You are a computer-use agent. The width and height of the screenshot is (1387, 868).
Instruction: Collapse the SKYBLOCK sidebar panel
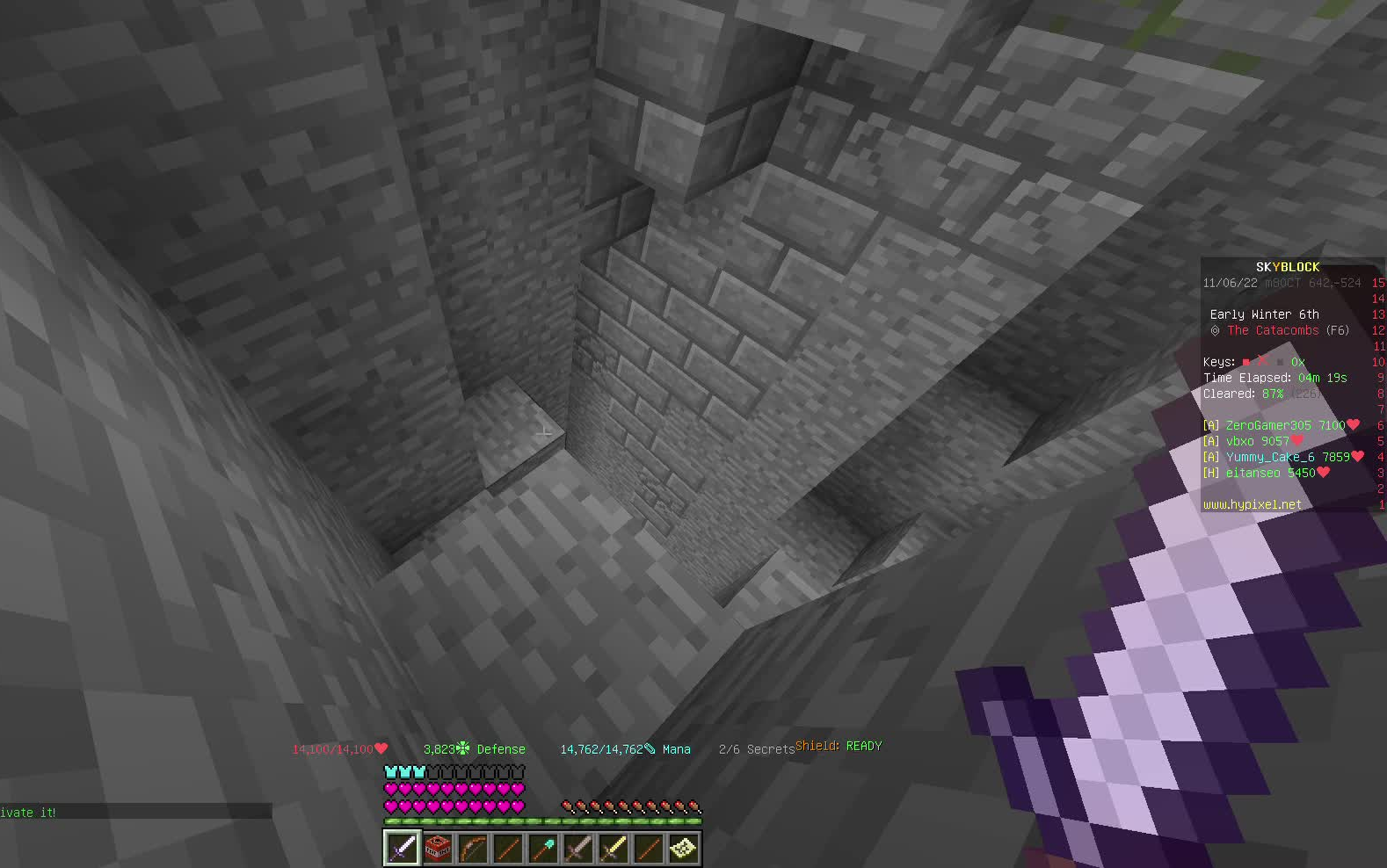[x=1287, y=266]
